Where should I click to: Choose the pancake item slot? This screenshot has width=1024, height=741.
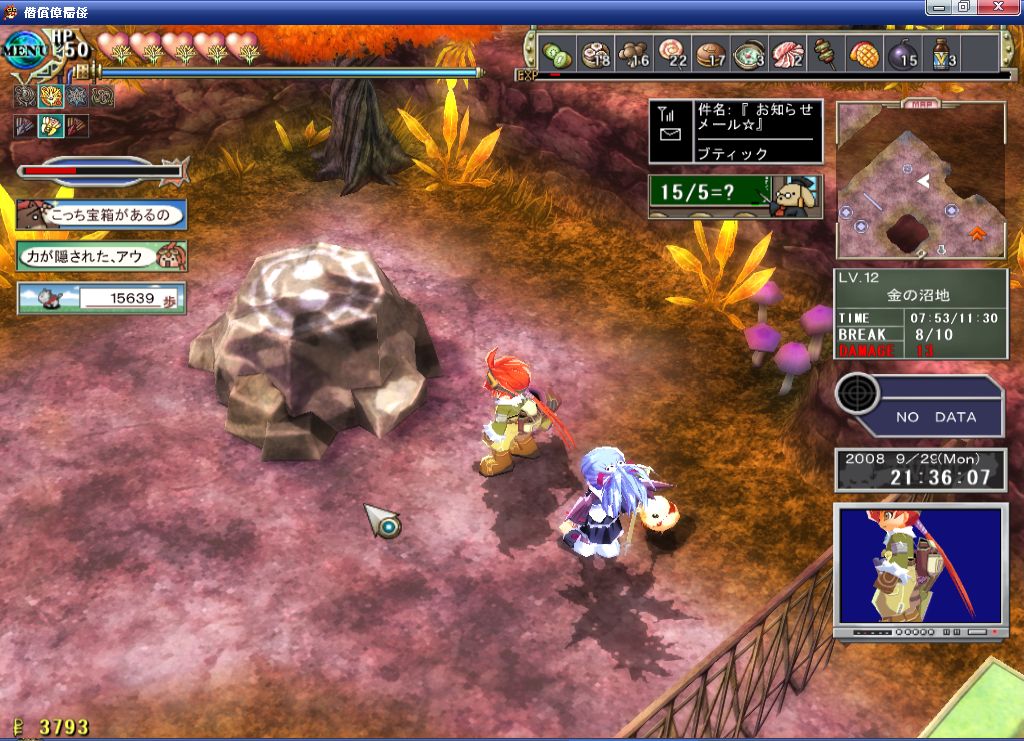(709, 54)
